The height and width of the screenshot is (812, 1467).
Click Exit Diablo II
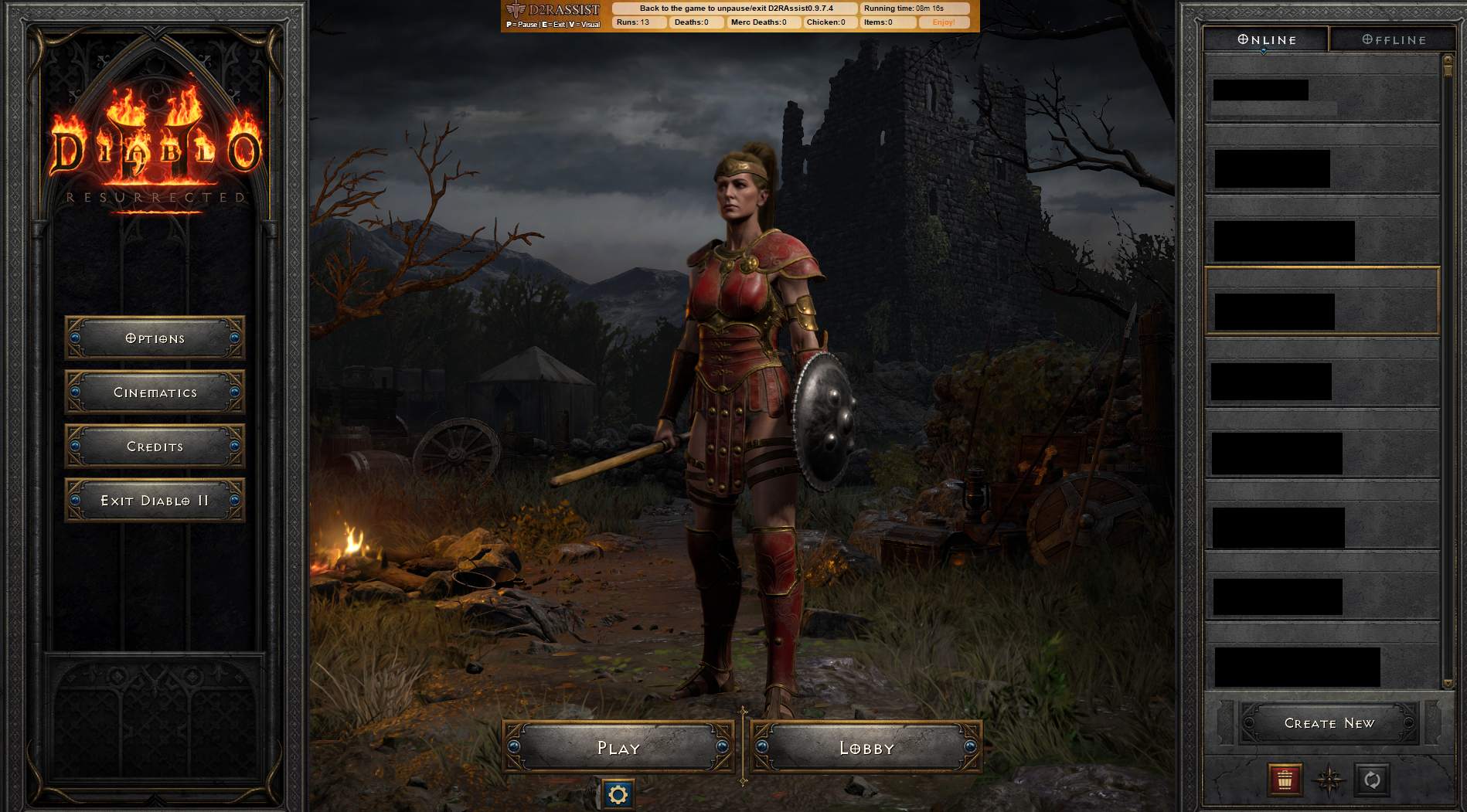pyautogui.click(x=155, y=501)
